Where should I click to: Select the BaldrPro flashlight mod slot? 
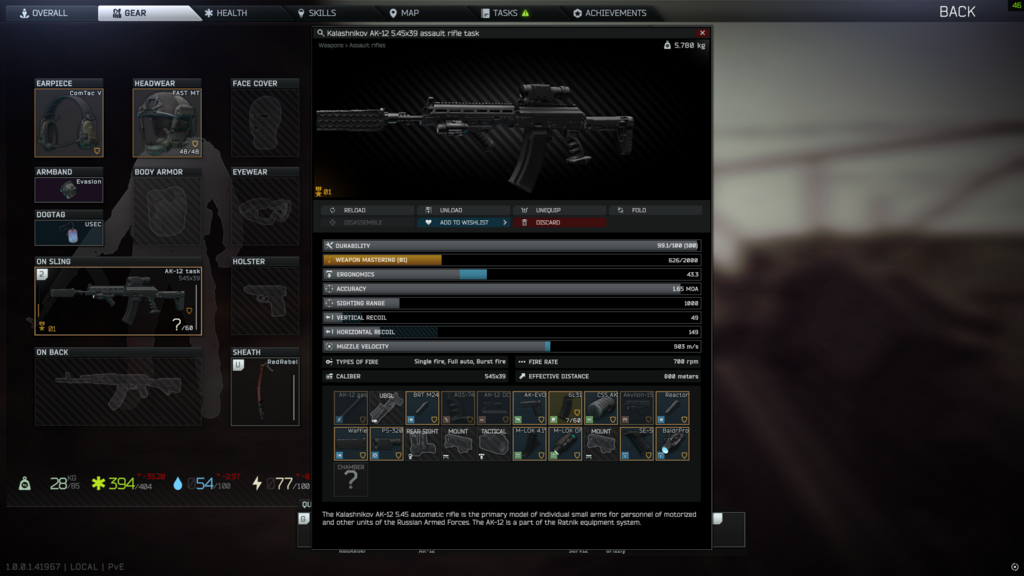(672, 444)
